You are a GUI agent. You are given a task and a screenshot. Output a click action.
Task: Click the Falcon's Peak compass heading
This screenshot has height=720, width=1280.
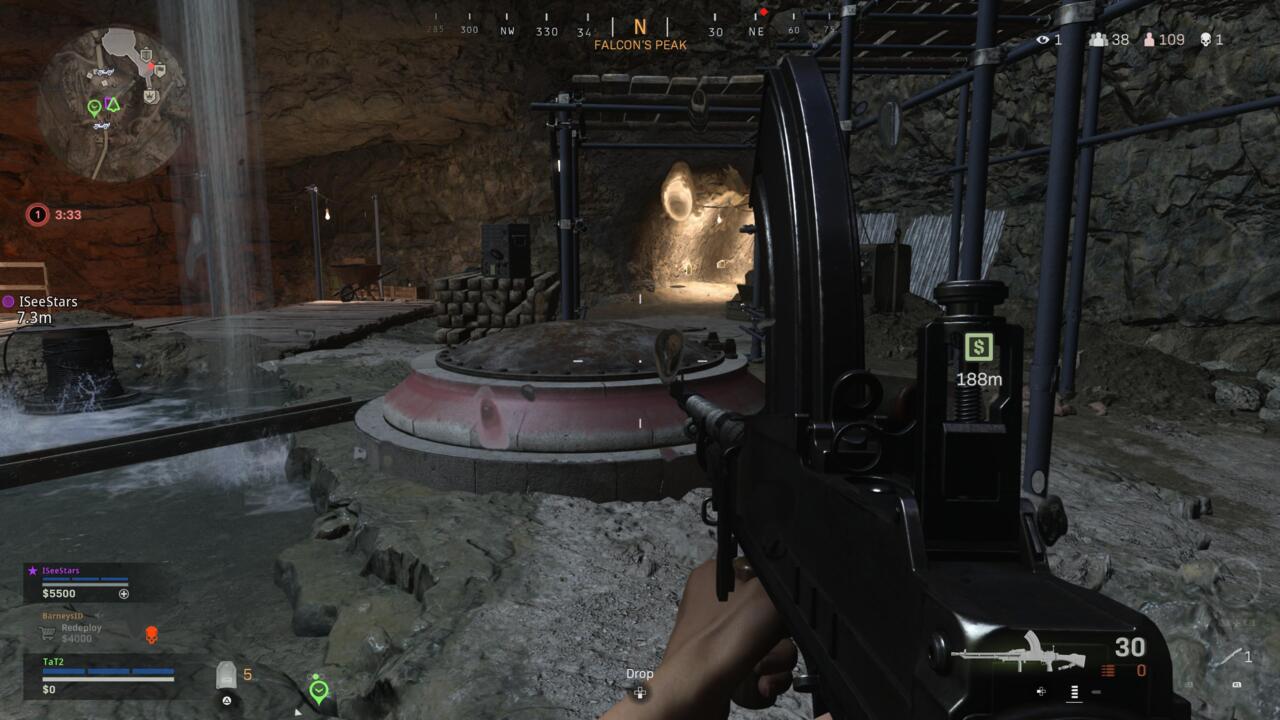tap(640, 35)
